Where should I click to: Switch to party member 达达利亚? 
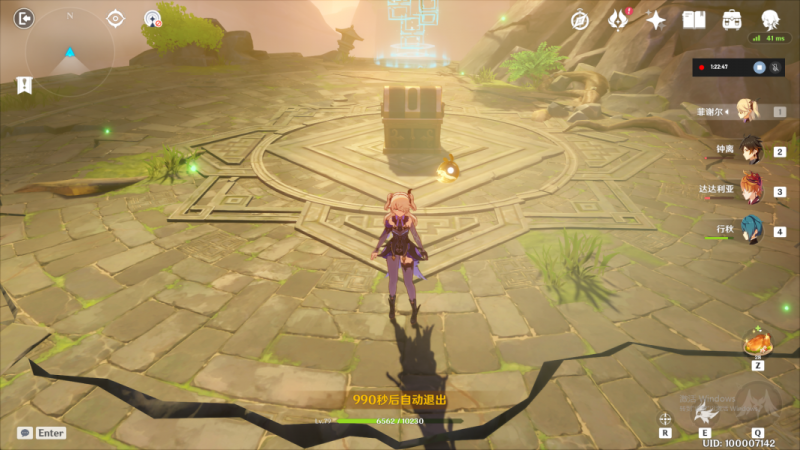pos(750,190)
